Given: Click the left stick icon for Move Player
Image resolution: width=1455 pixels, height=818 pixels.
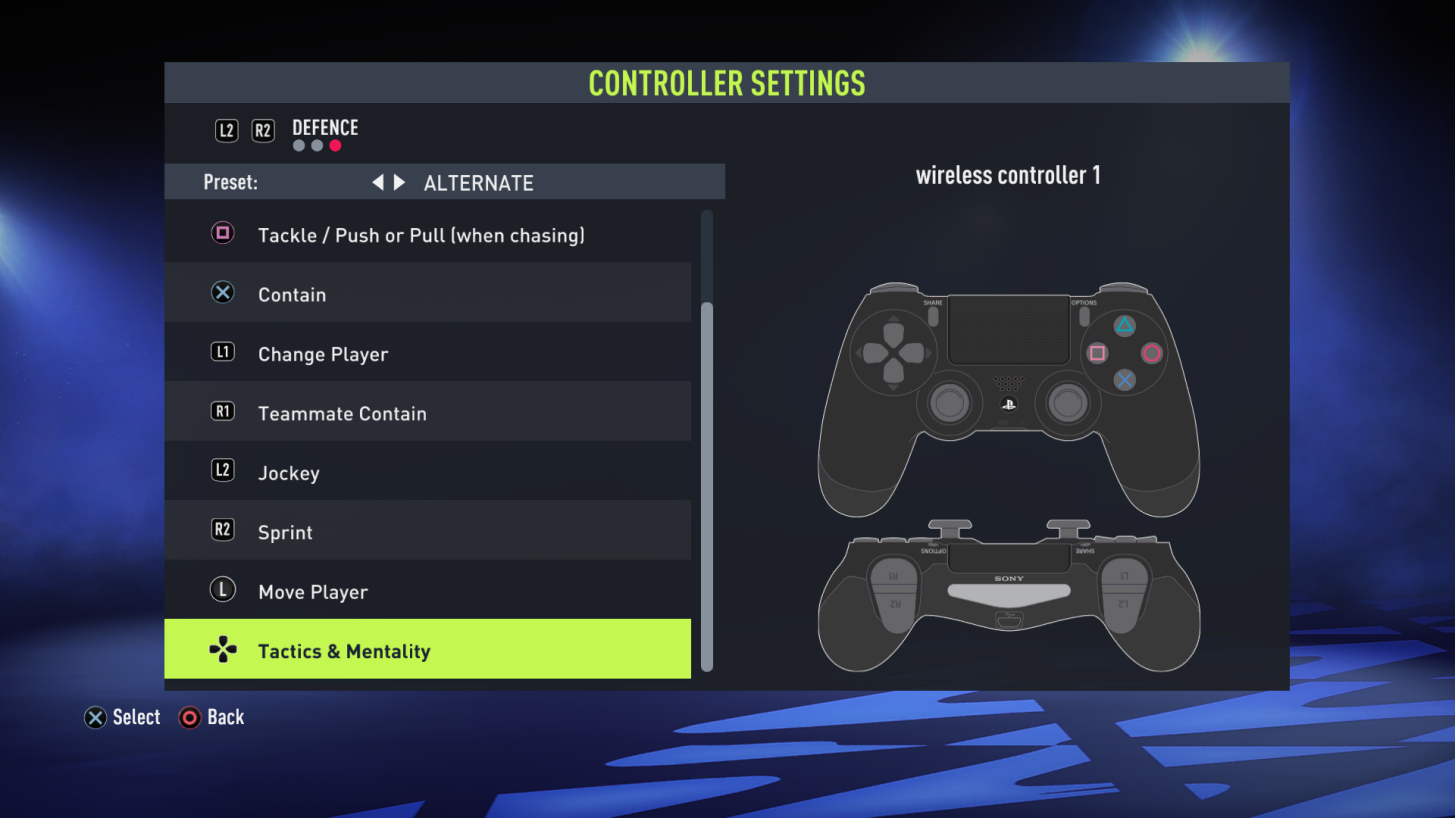Looking at the screenshot, I should point(222,589).
